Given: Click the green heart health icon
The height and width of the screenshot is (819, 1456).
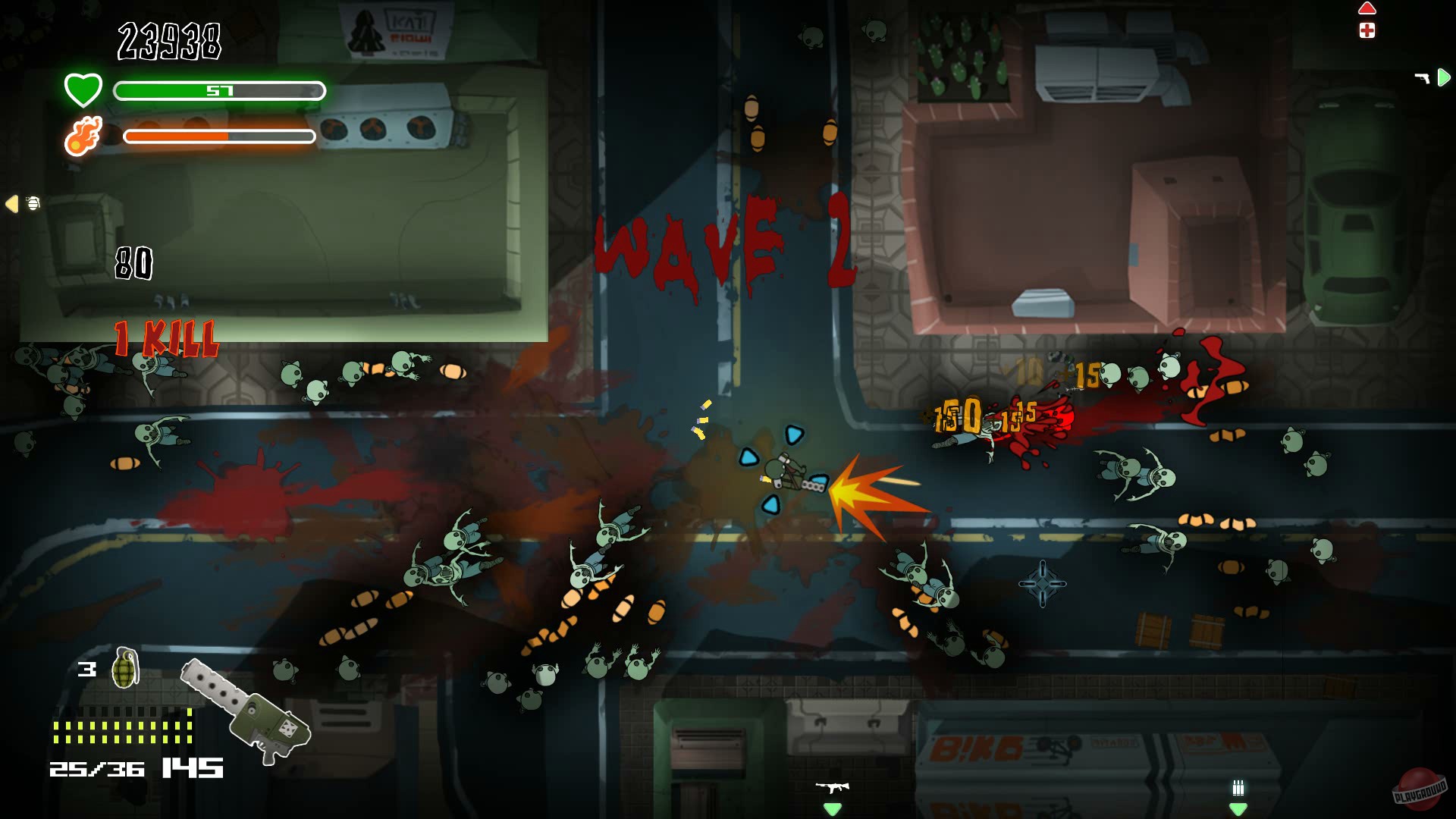Looking at the screenshot, I should coord(82,89).
